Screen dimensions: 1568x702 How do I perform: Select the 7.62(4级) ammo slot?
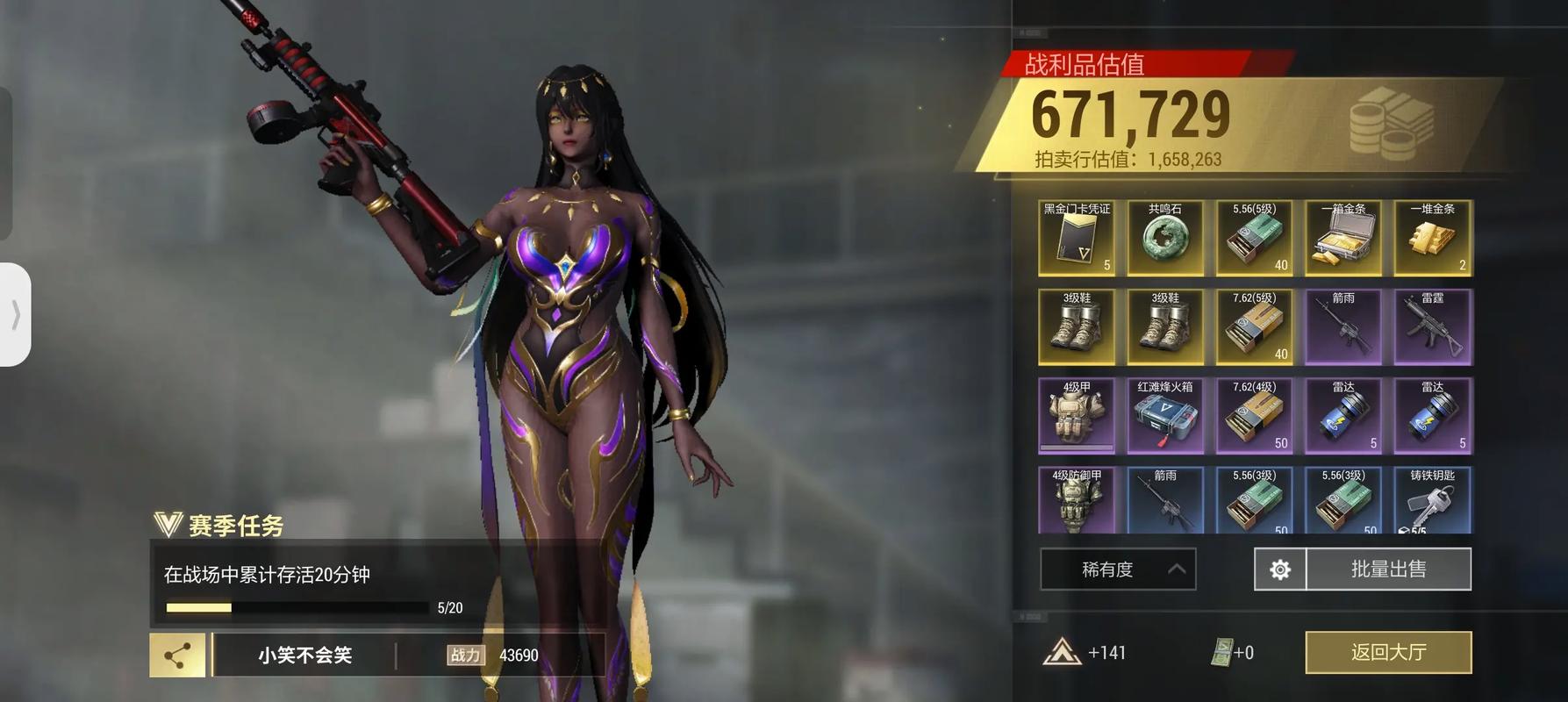[1254, 416]
